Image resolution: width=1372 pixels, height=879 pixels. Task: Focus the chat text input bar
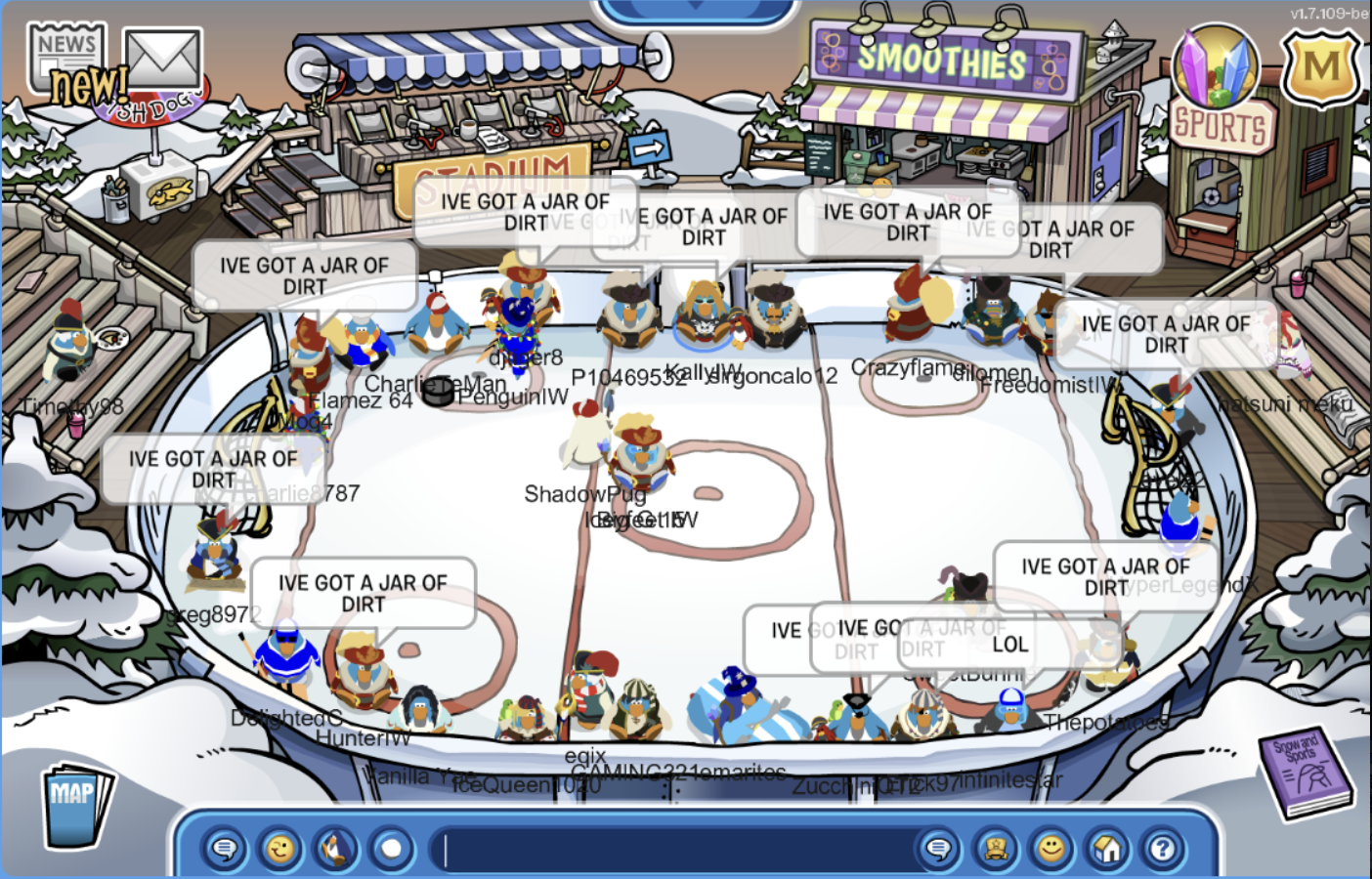click(674, 848)
